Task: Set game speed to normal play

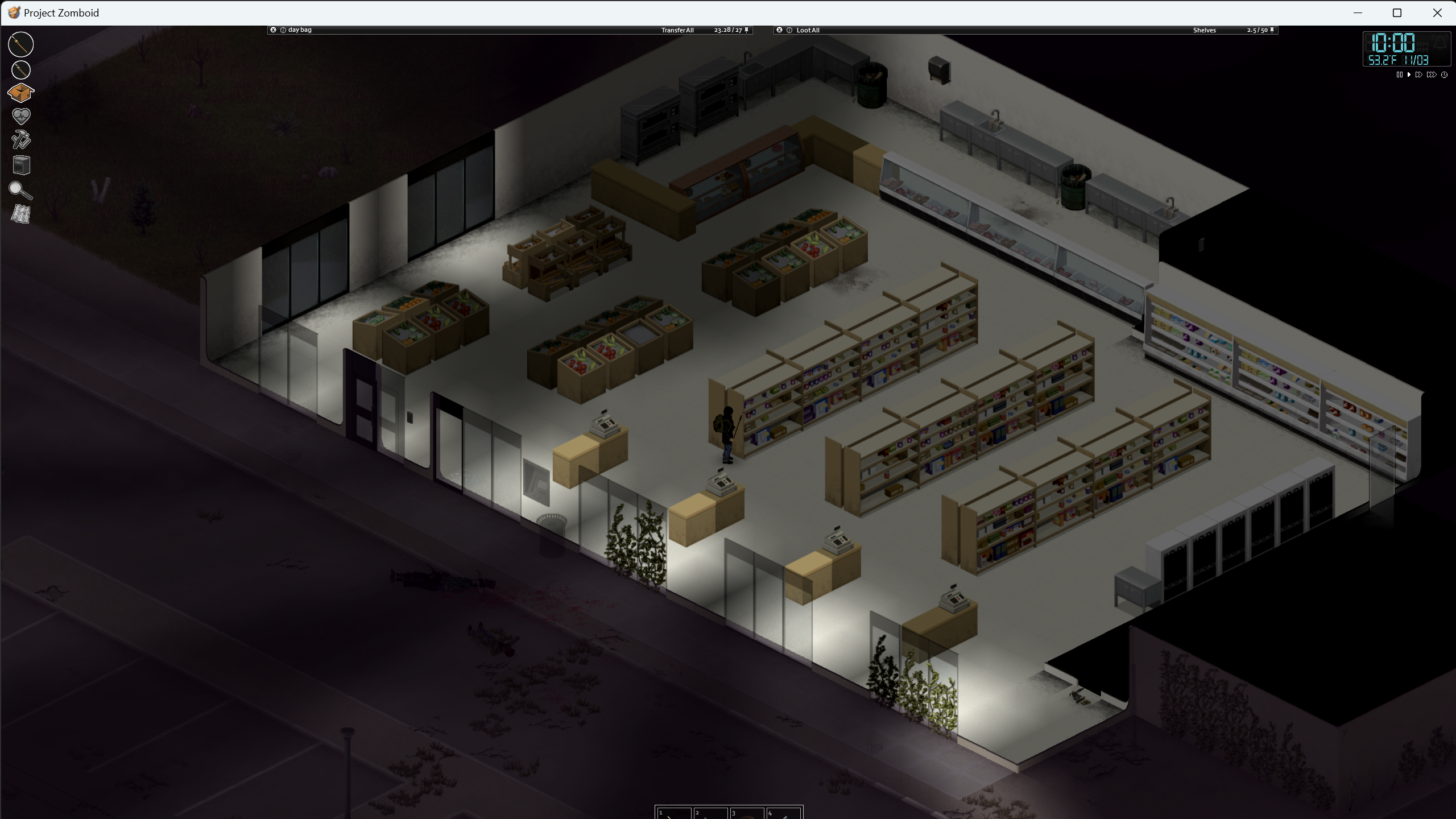Action: coord(1409,75)
